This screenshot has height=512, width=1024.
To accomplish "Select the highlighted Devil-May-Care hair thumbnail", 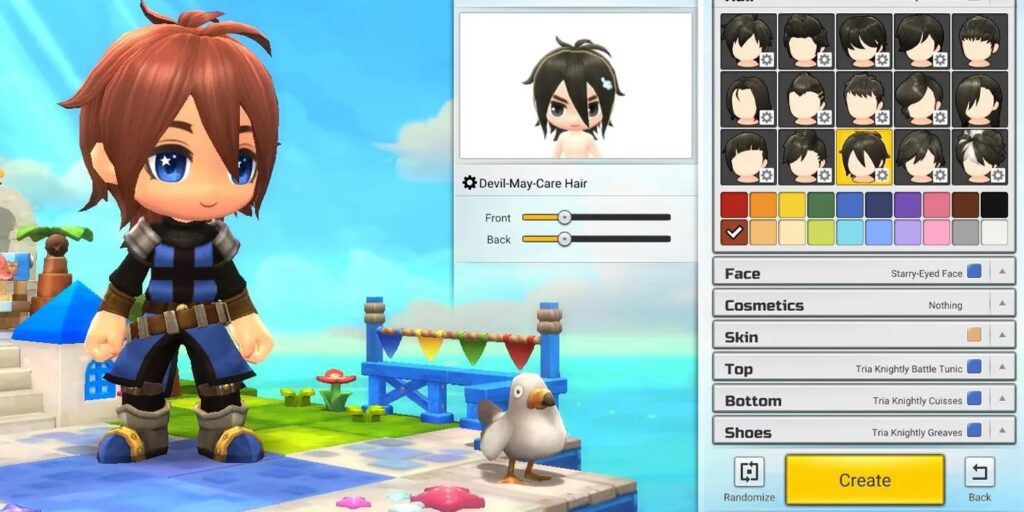I will pos(864,157).
